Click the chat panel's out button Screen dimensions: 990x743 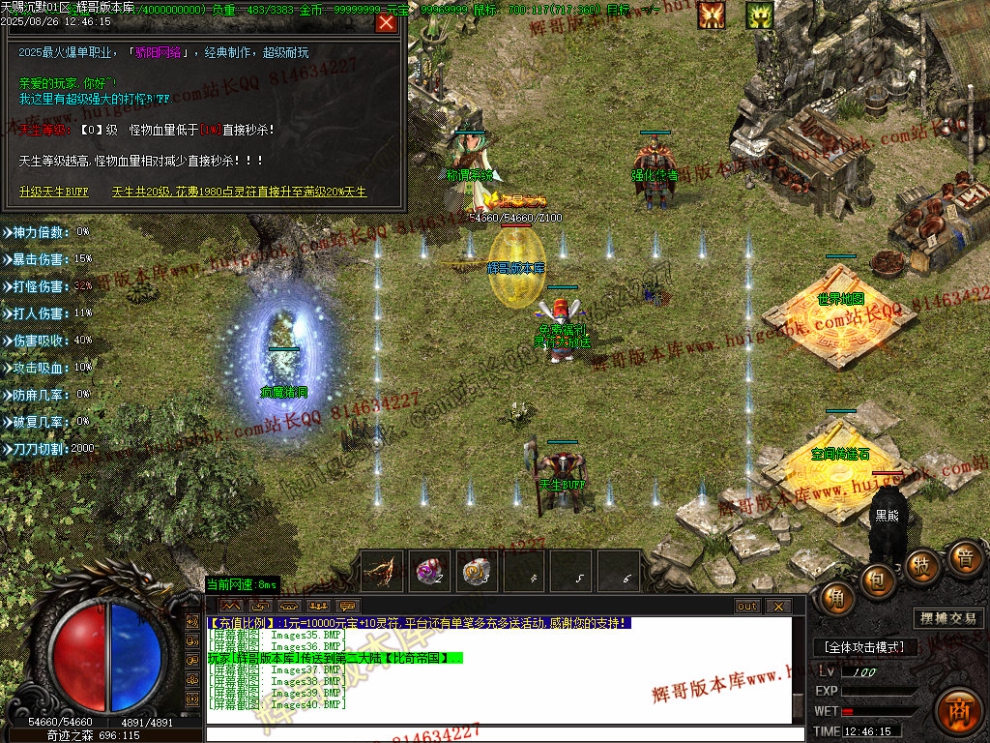(747, 606)
